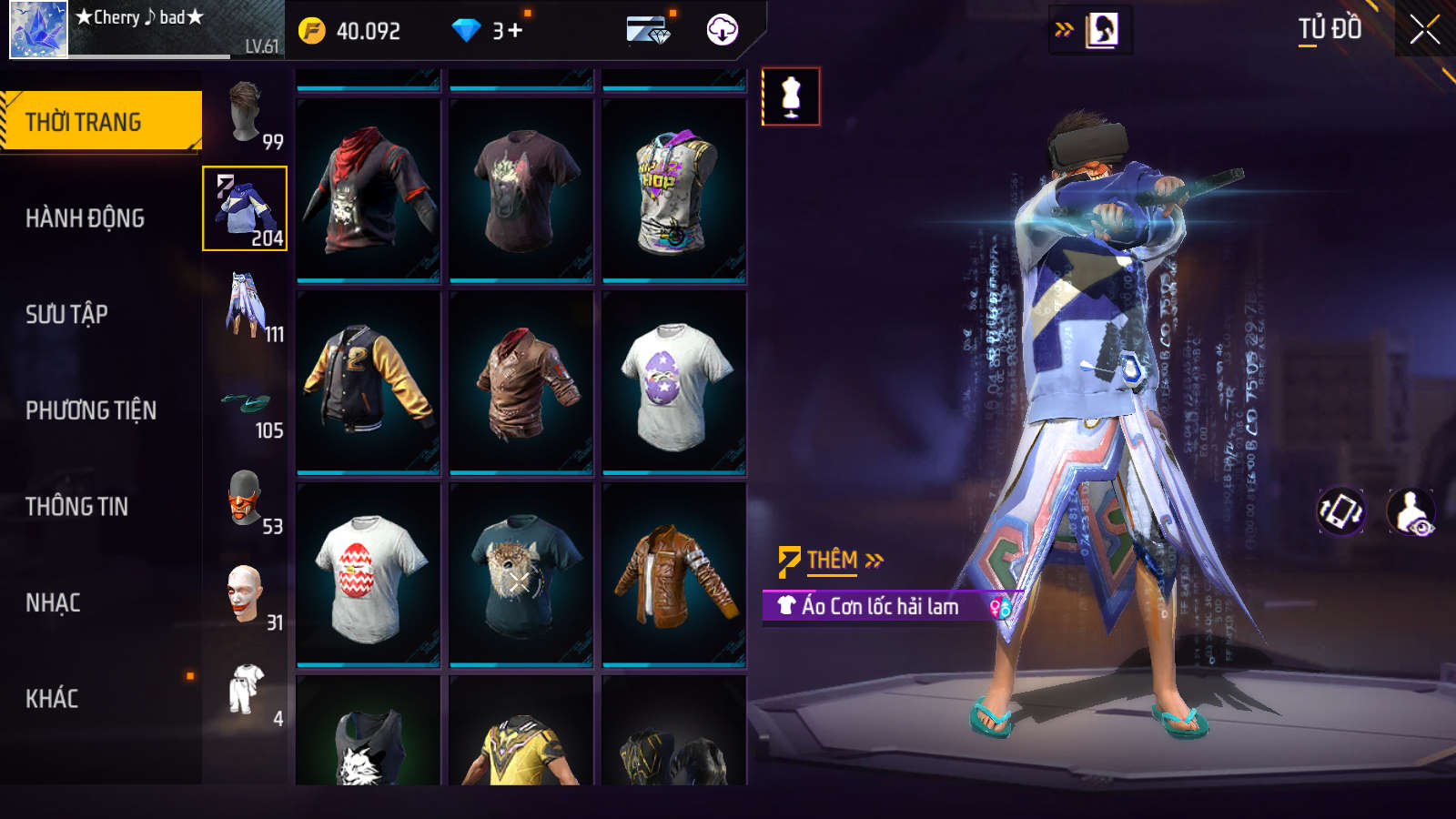
Task: Select the red bandana wolf shirt
Action: 368,190
